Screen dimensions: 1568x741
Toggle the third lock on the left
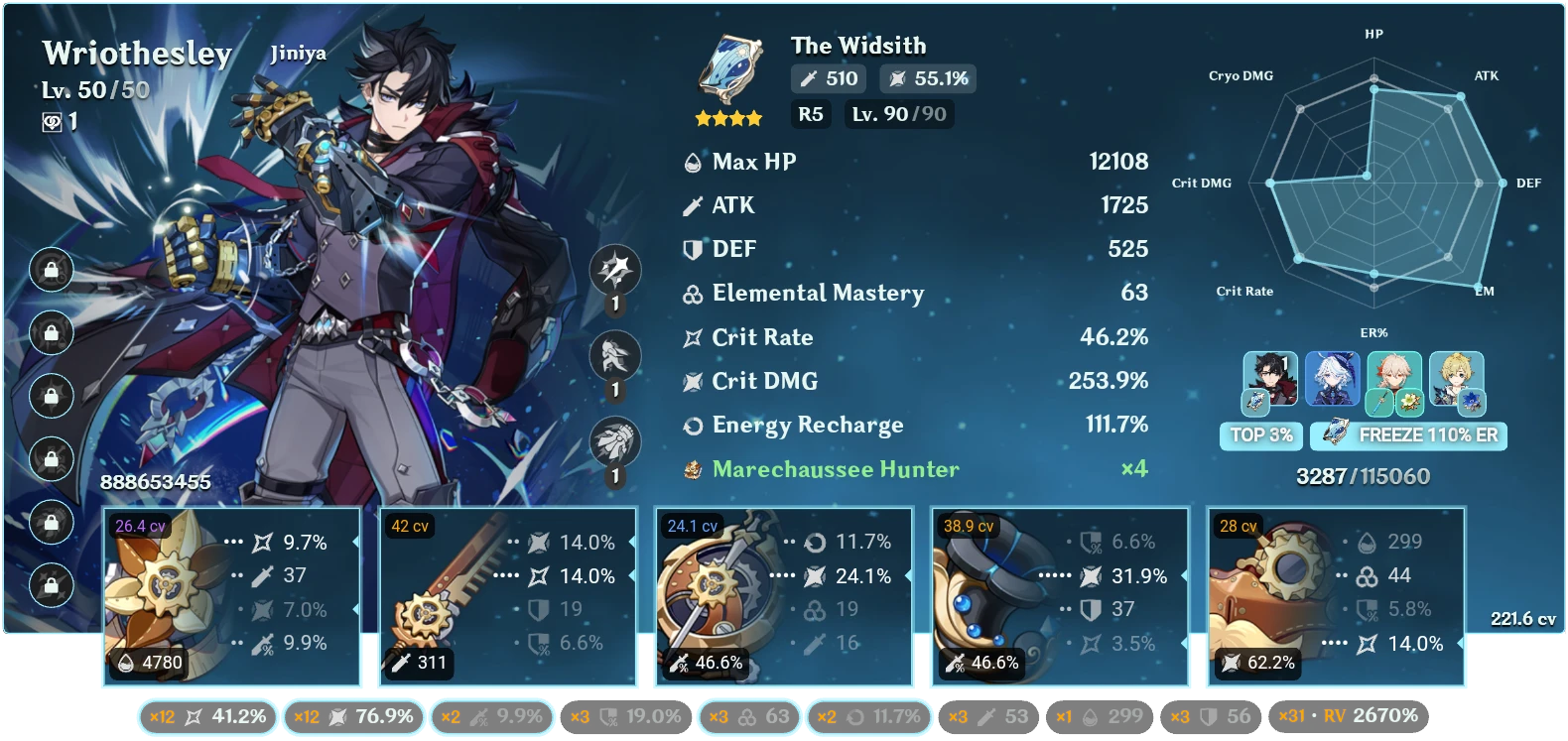coord(50,396)
